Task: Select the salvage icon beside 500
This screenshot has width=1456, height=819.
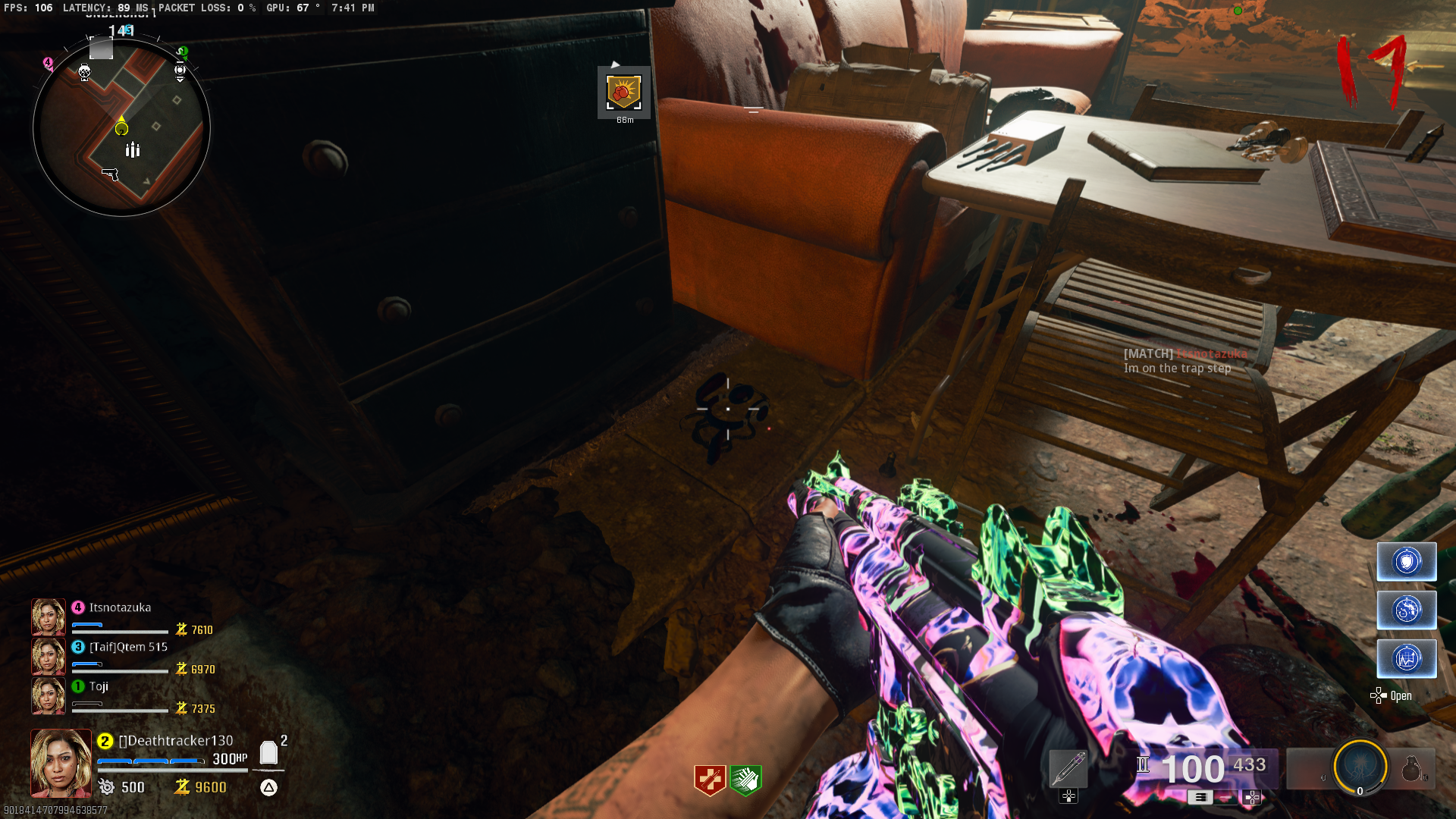Action: click(x=108, y=788)
